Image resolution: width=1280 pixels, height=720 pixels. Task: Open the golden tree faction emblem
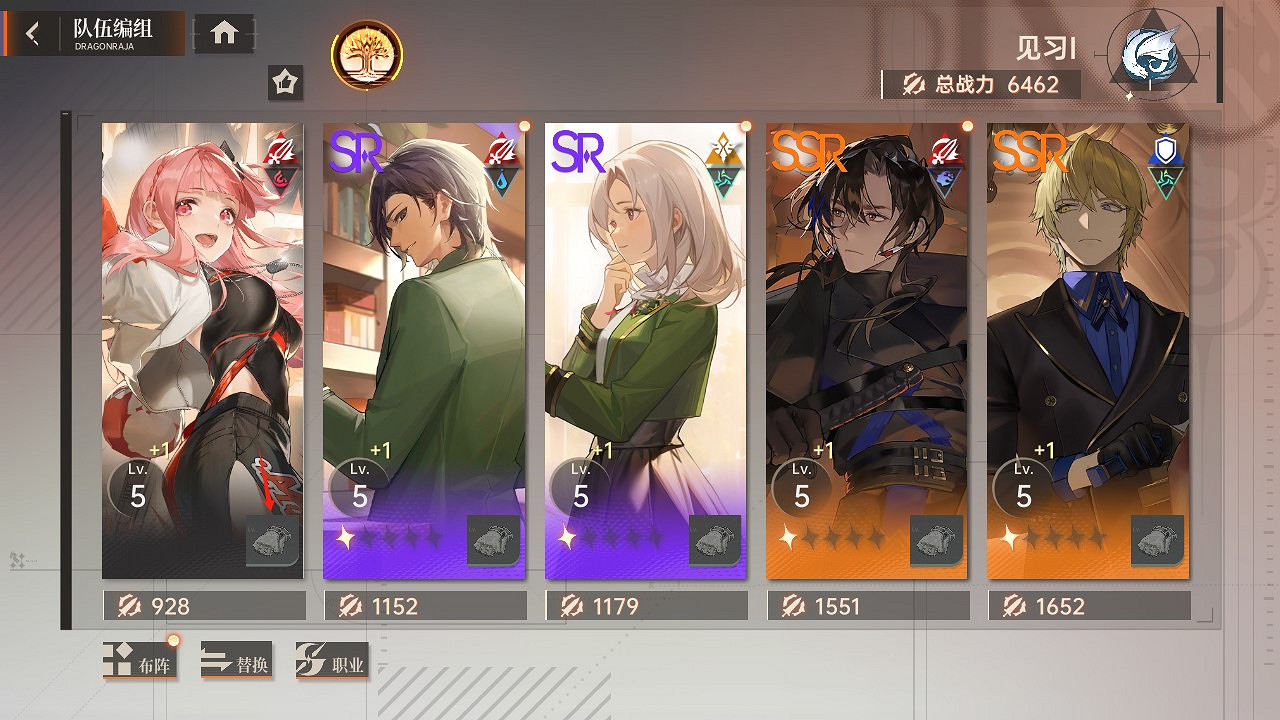click(368, 56)
